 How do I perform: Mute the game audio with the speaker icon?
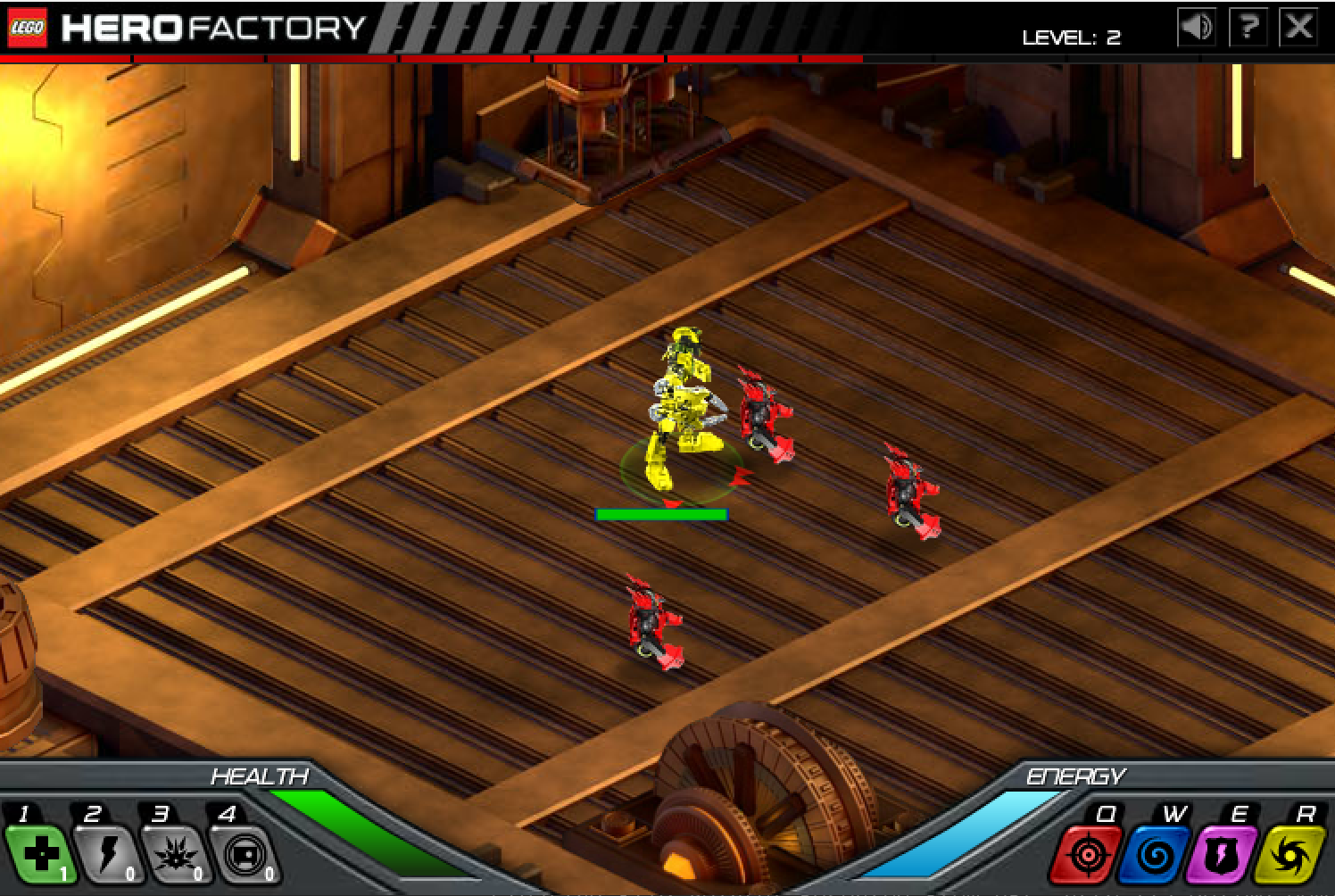click(1196, 27)
